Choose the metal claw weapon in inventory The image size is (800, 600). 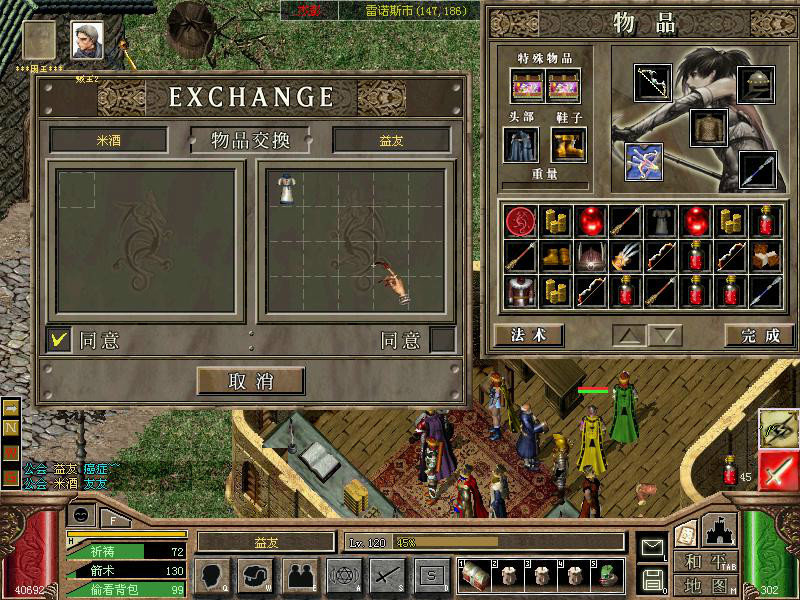click(626, 256)
